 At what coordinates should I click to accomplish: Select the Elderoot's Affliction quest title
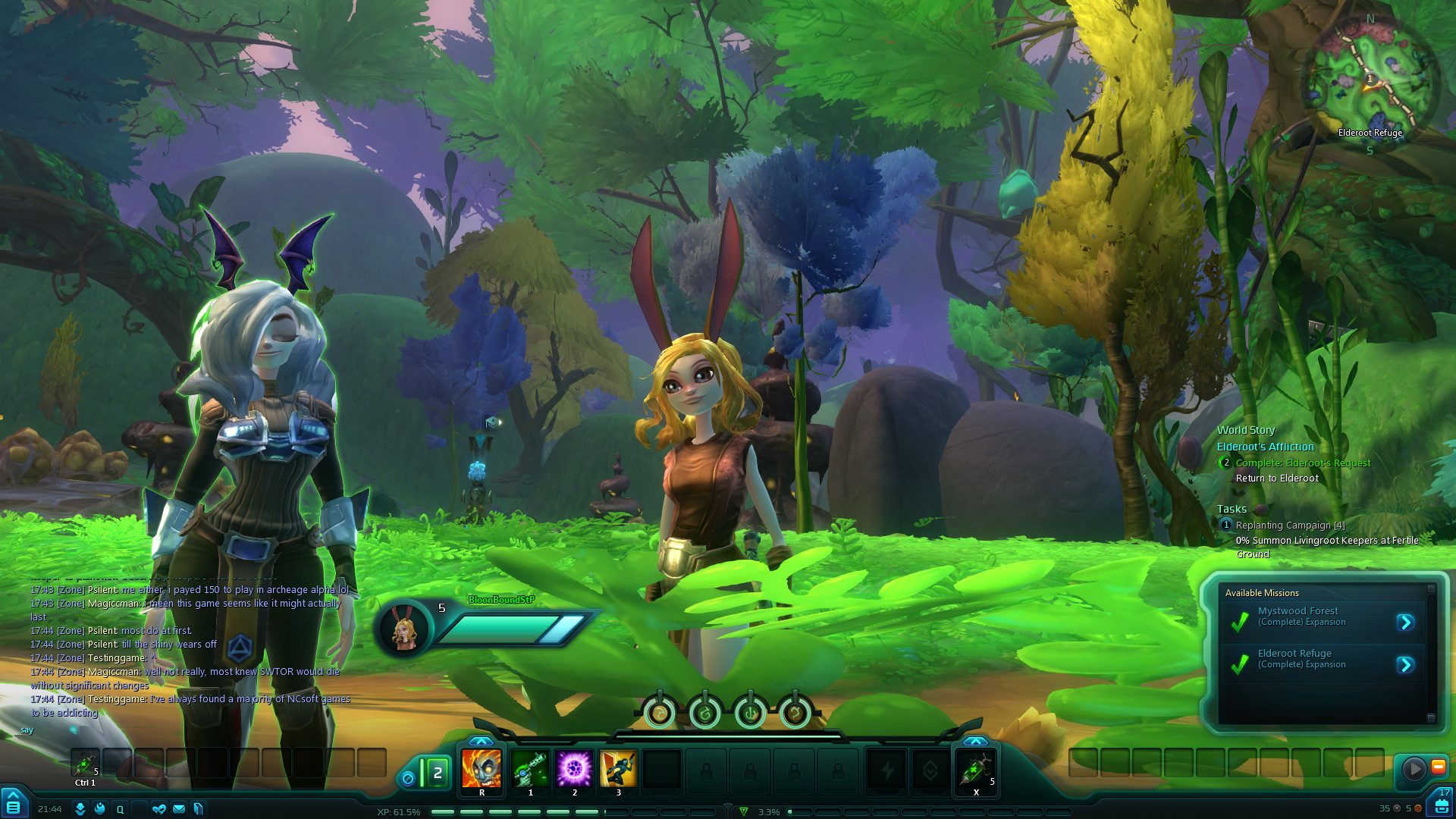[x=1265, y=447]
